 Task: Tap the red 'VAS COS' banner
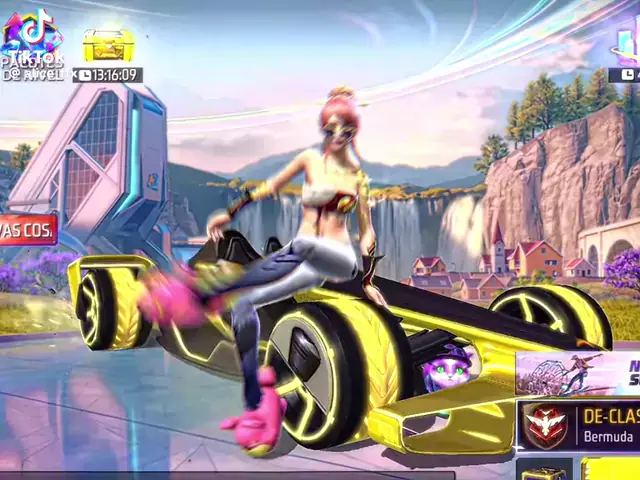pyautogui.click(x=28, y=229)
